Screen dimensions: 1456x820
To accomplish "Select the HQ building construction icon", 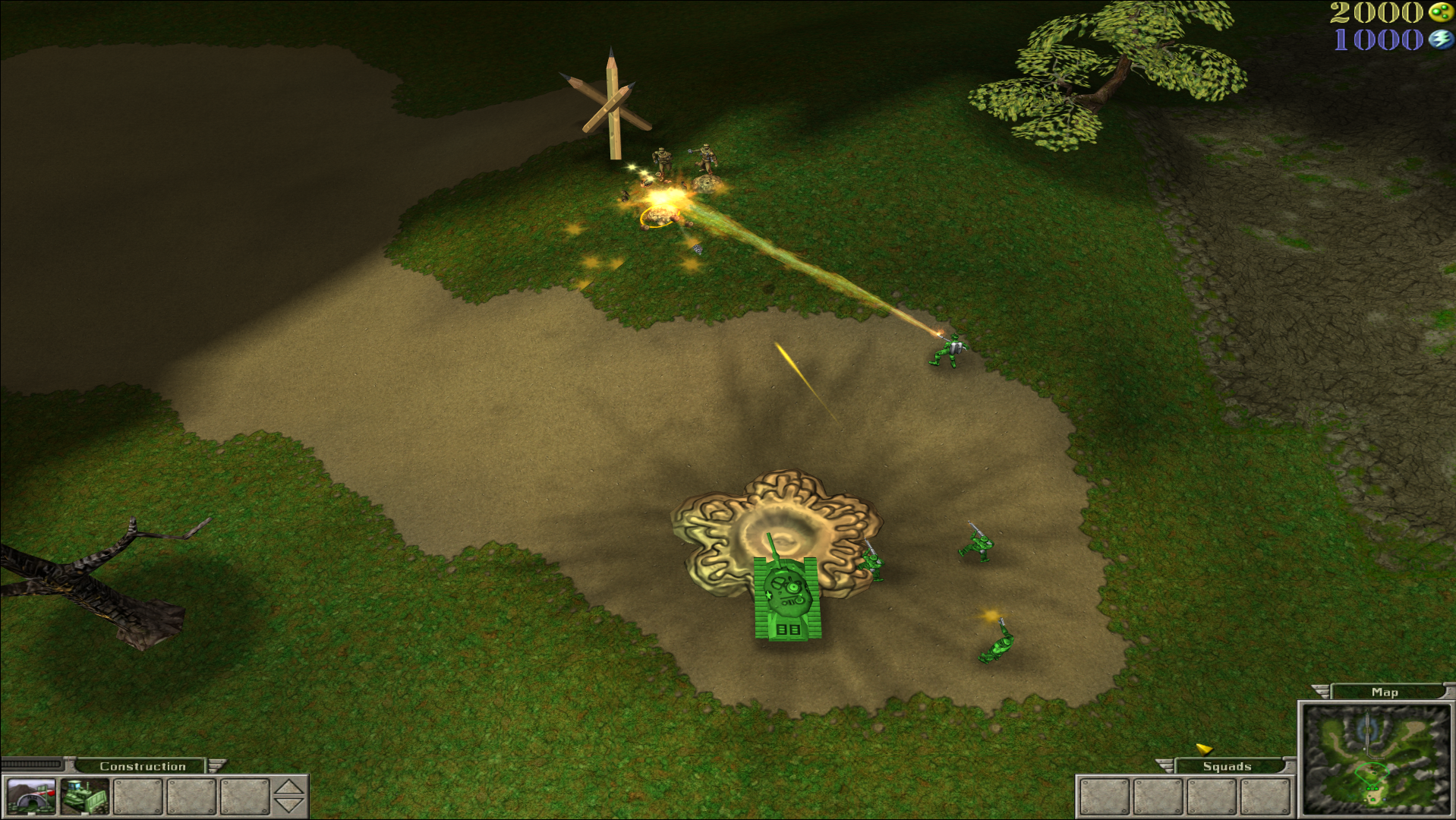I will [30, 796].
